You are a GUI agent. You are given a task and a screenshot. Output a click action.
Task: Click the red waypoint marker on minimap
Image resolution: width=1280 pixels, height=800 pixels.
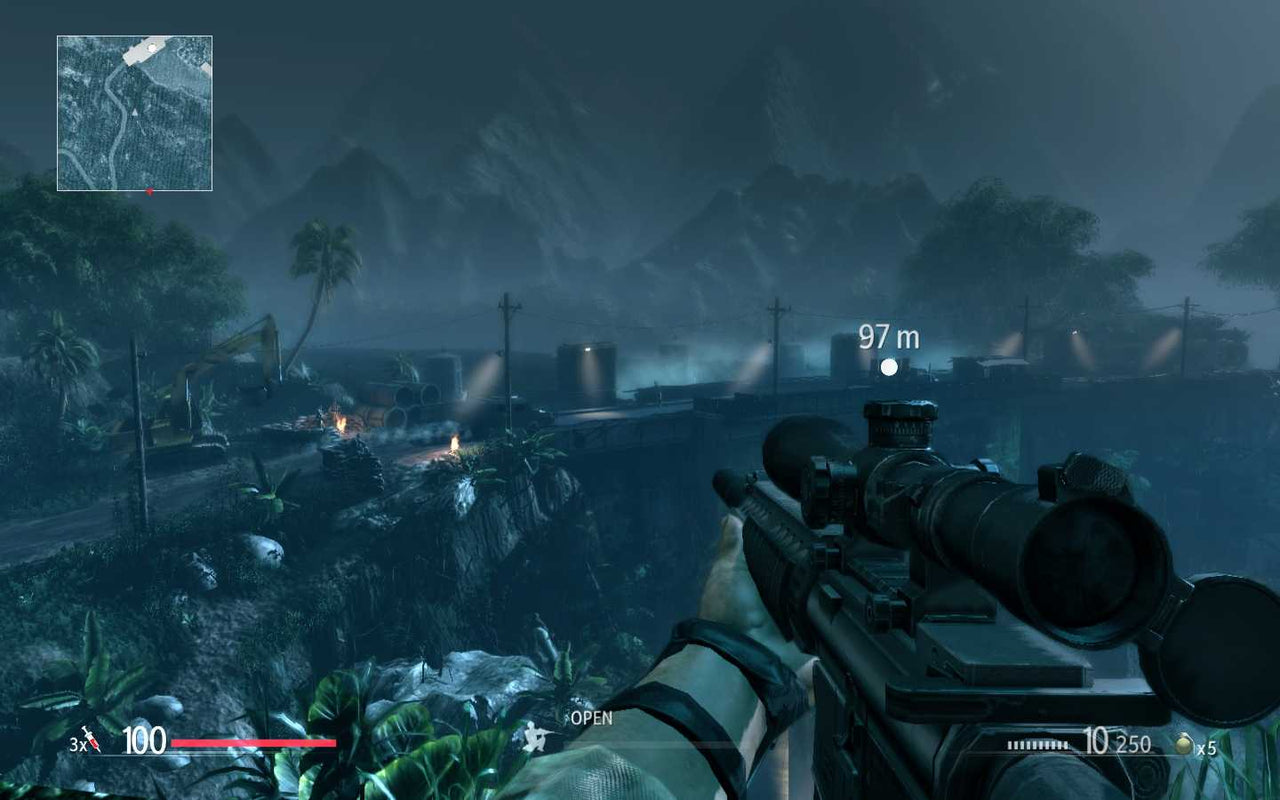[x=150, y=191]
